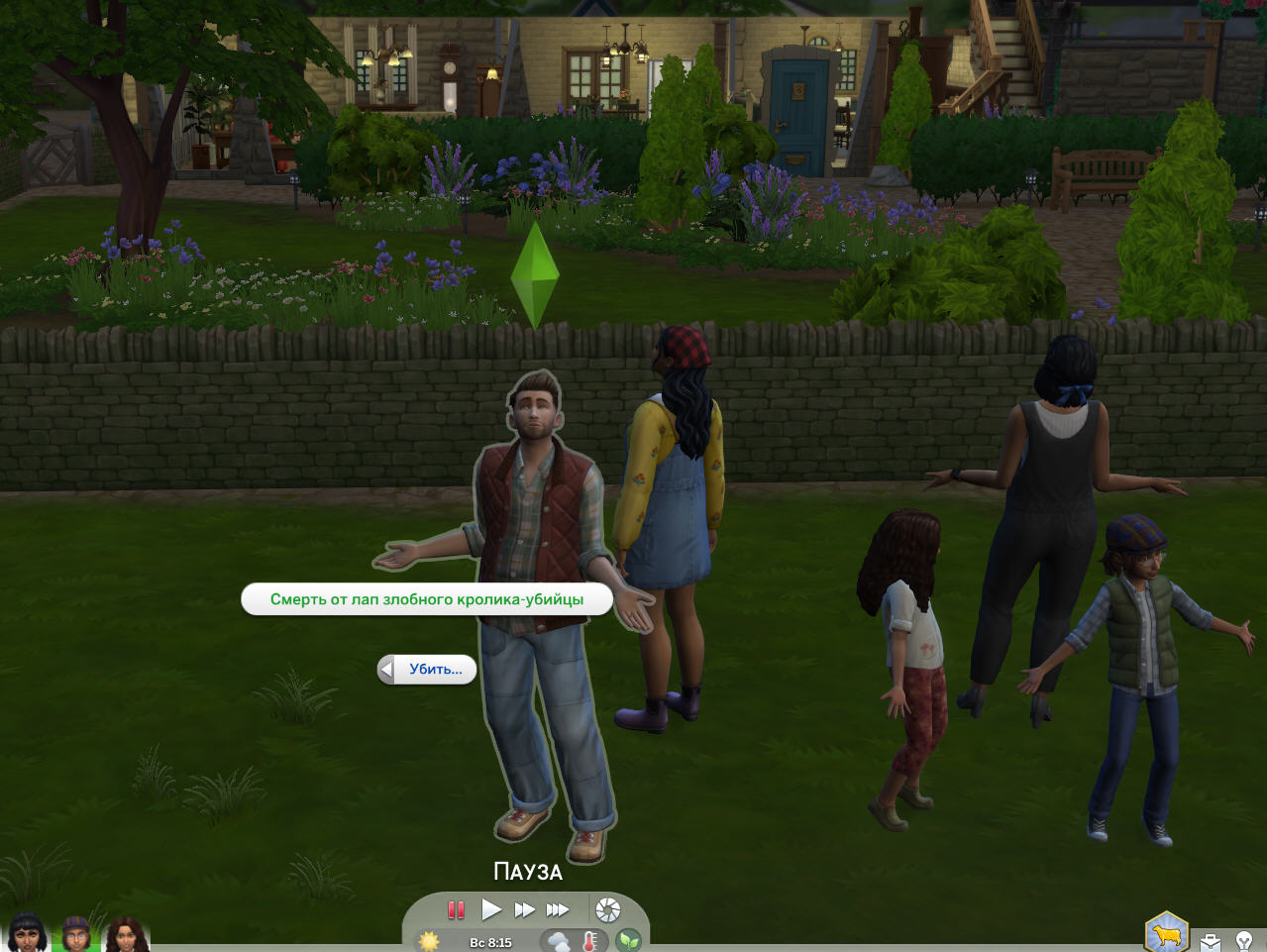
Task: Open the briefcase career panel
Action: 1211,941
